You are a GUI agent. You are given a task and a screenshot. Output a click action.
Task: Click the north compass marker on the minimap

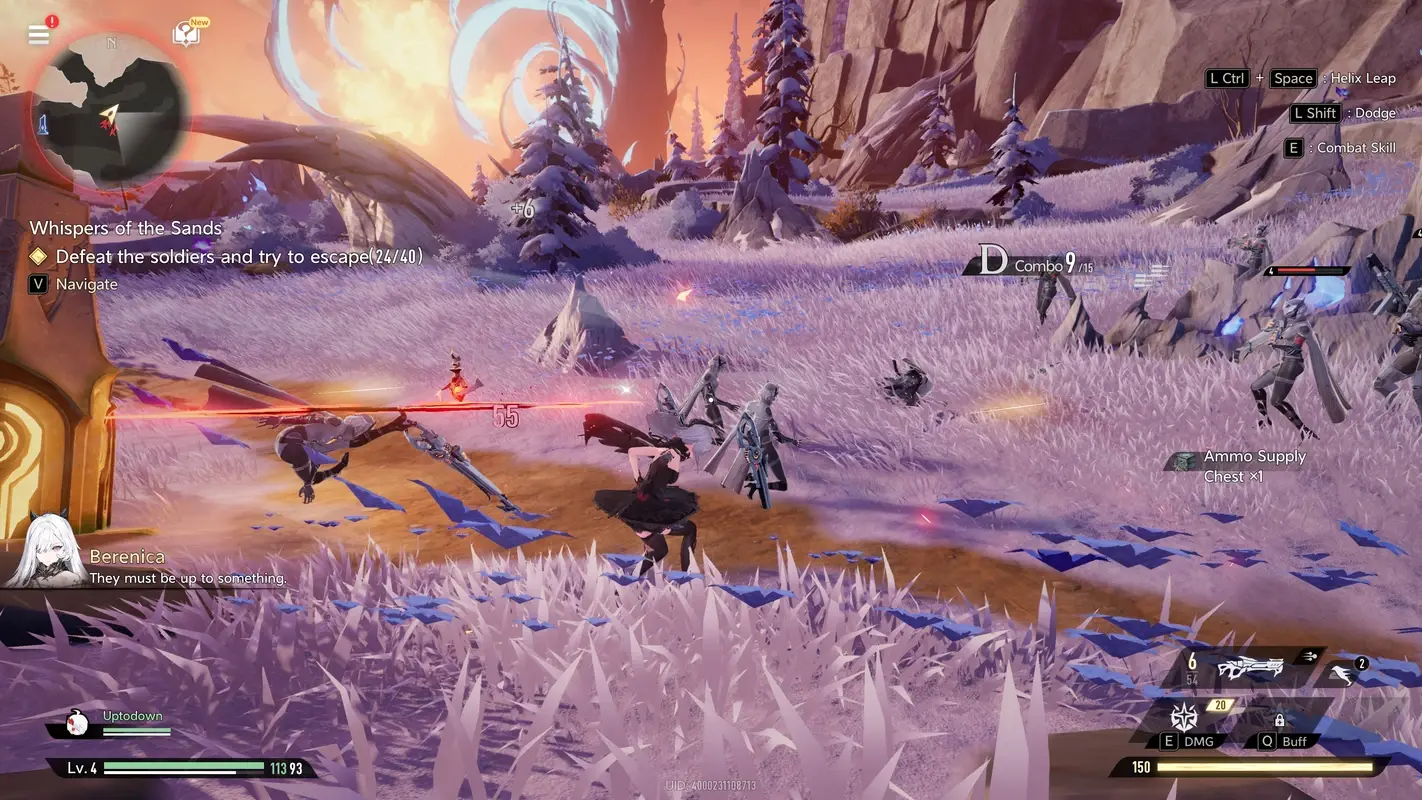point(110,44)
